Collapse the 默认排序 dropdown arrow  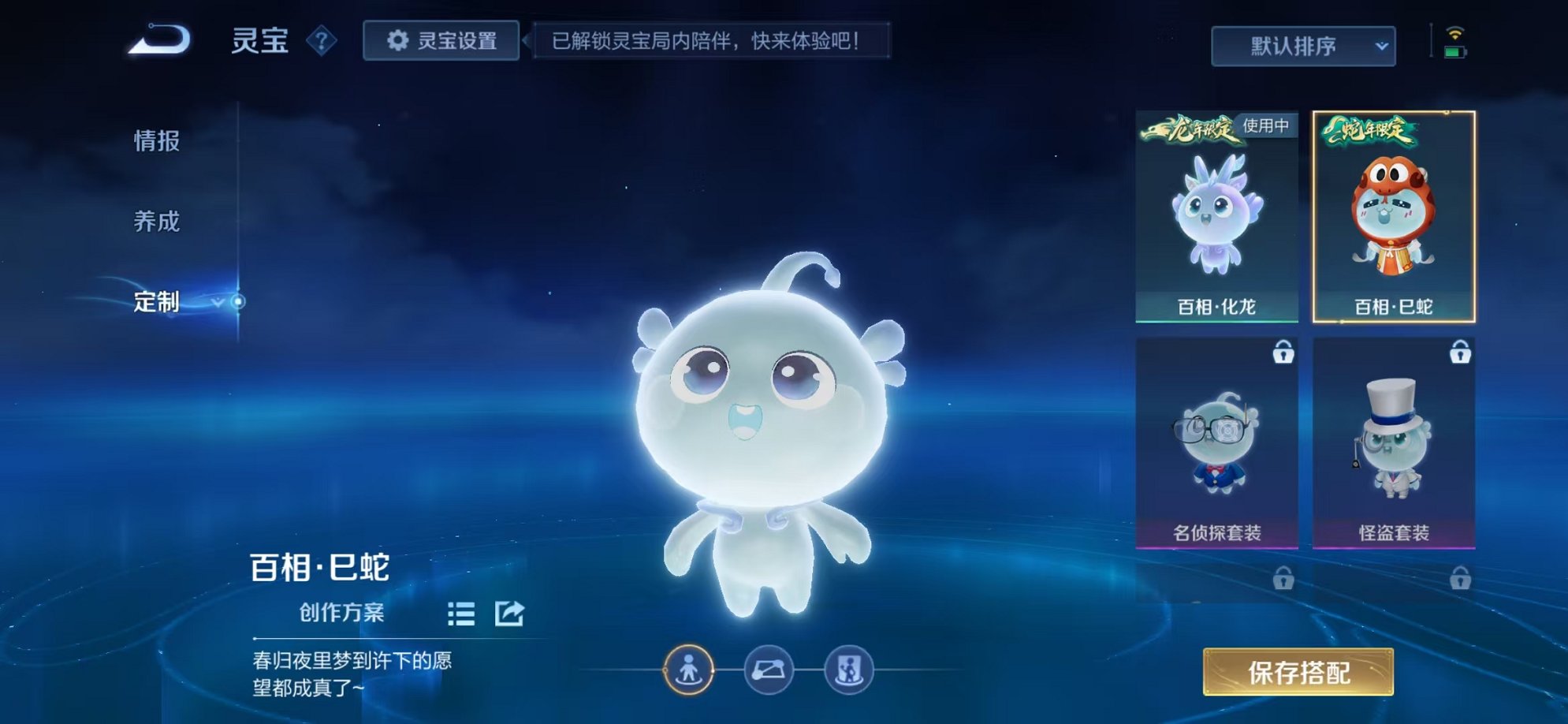[1381, 46]
